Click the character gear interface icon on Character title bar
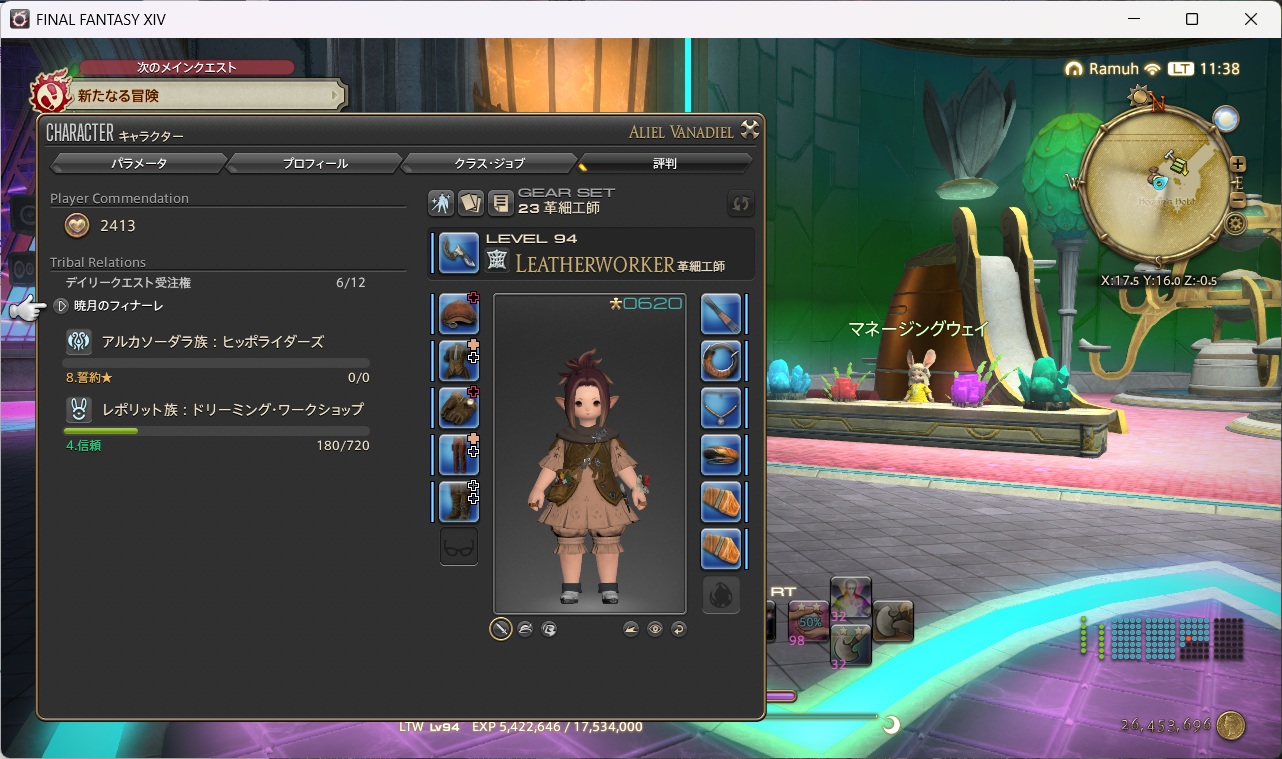The height and width of the screenshot is (759, 1282). (750, 129)
